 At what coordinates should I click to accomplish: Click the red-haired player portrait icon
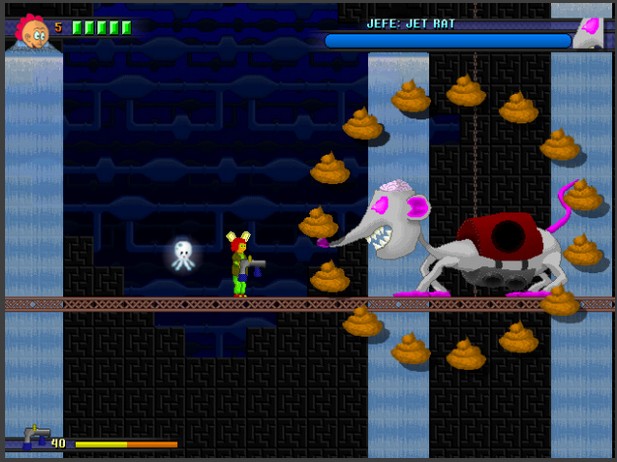tap(33, 31)
